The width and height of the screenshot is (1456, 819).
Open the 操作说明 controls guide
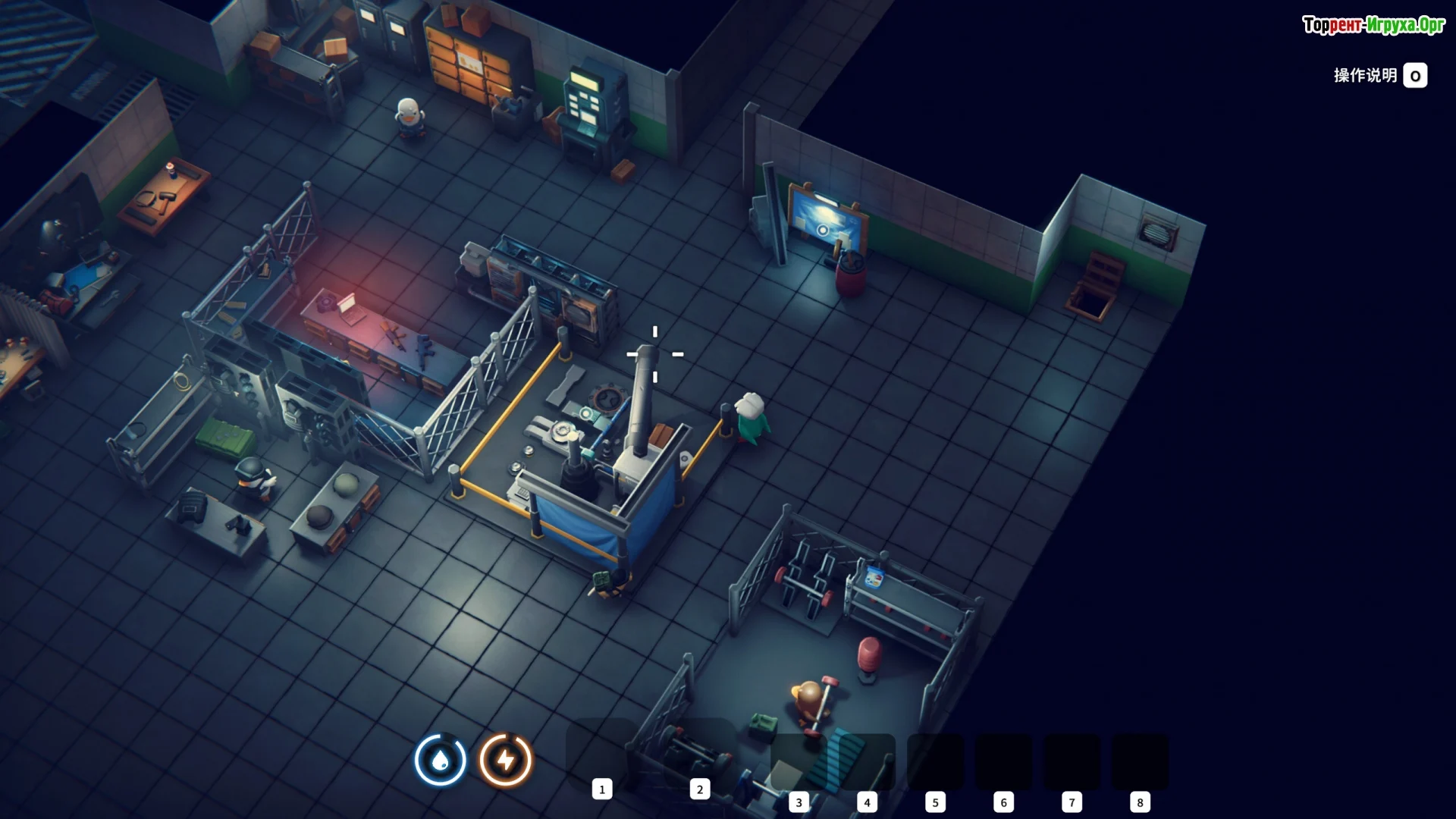[1379, 76]
